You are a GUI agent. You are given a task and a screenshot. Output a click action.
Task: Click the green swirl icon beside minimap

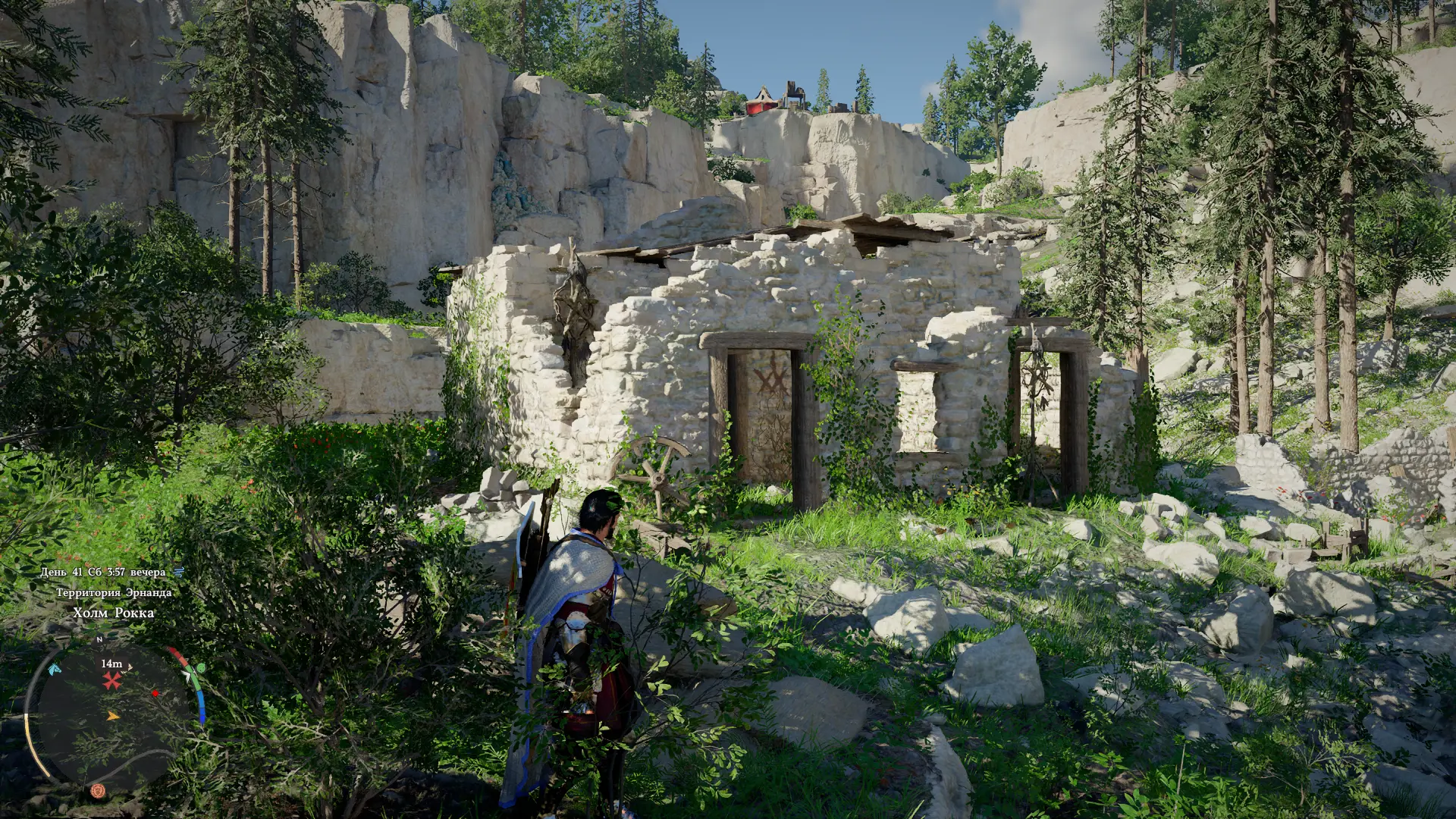200,668
